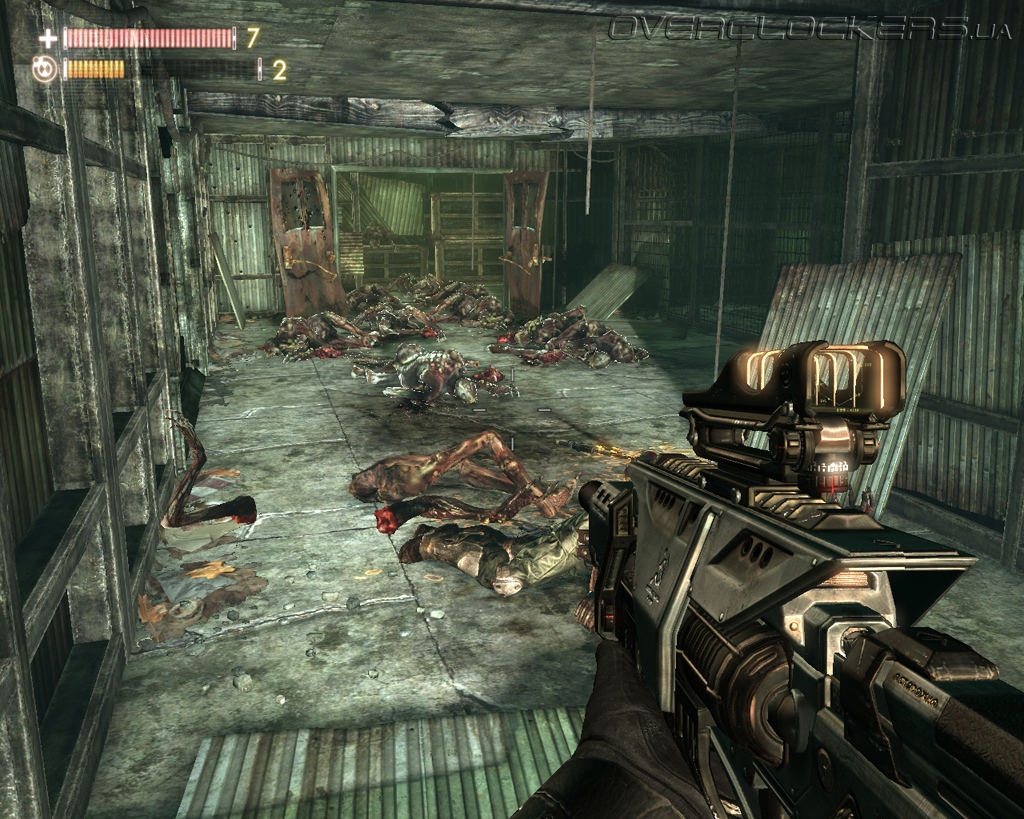Select the circular spiral icon beside orange bar

click(x=45, y=69)
